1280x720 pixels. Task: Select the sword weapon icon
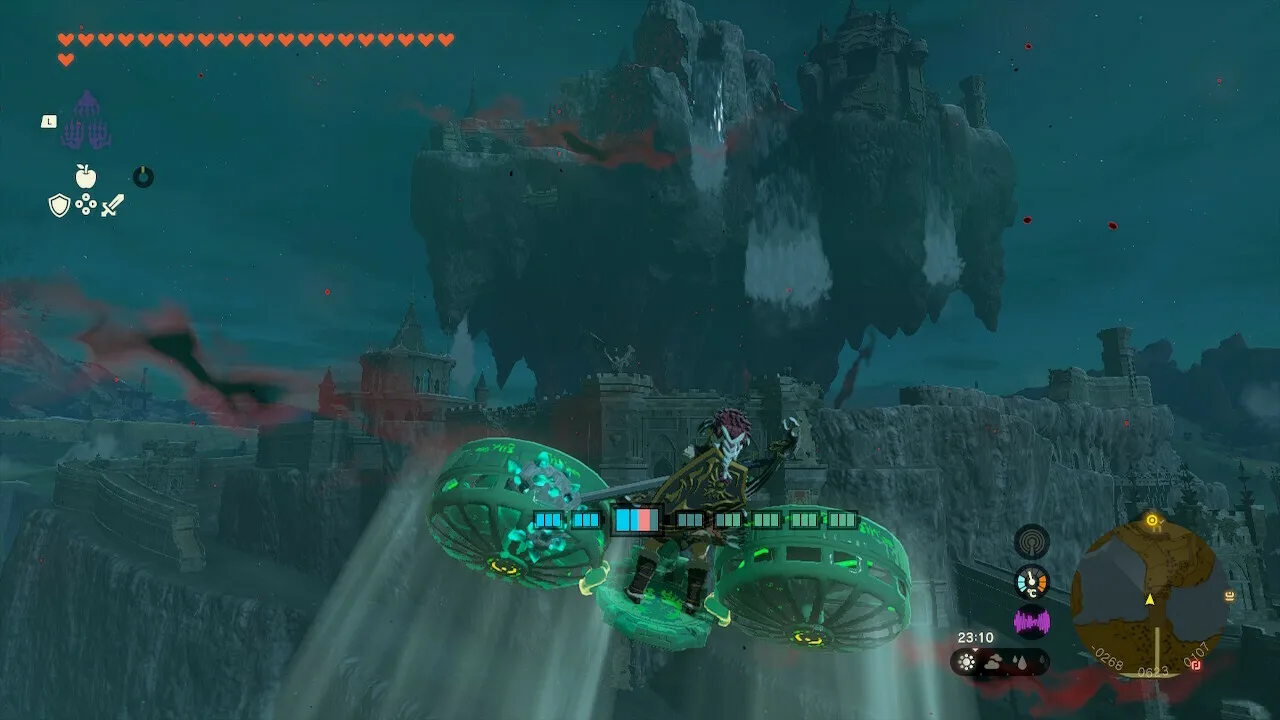click(x=112, y=206)
